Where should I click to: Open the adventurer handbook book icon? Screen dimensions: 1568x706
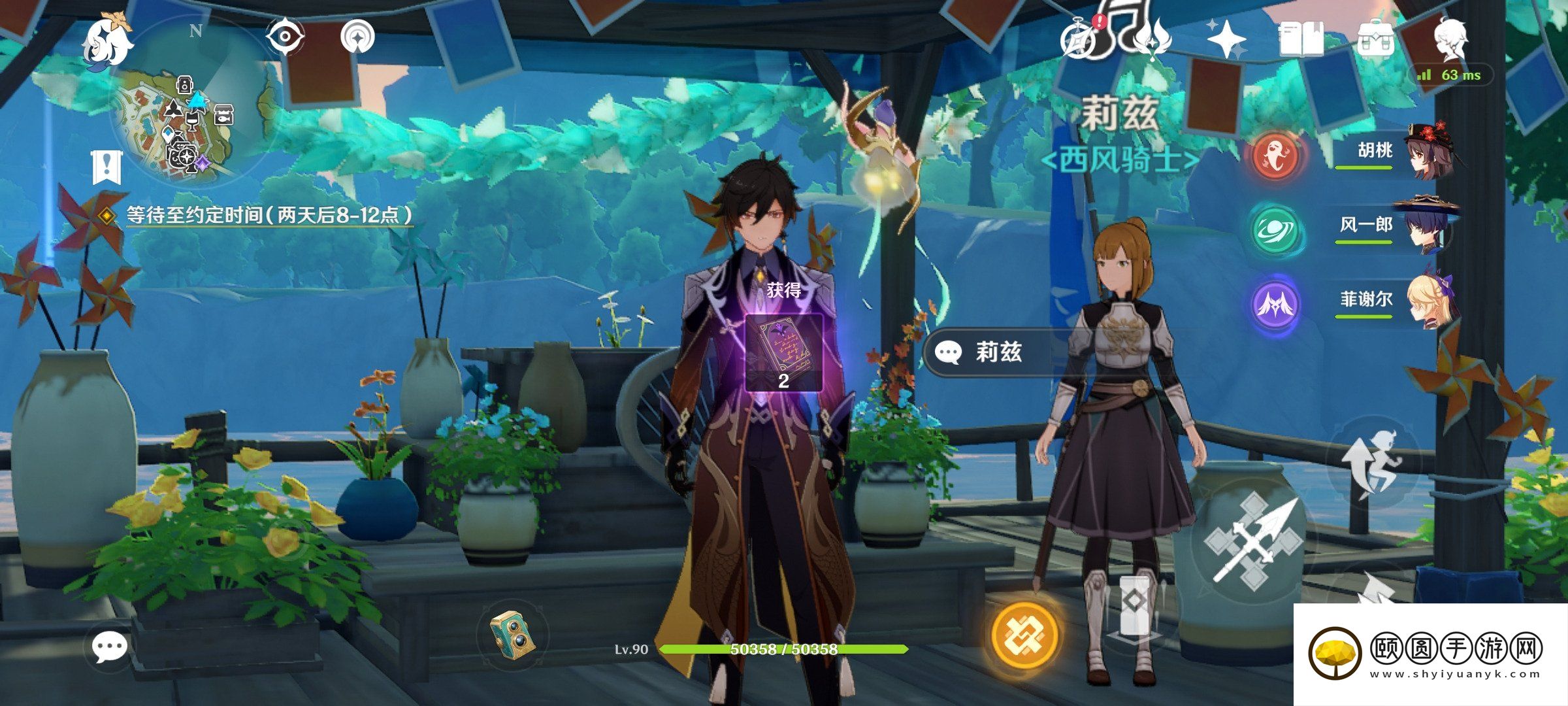[1301, 39]
